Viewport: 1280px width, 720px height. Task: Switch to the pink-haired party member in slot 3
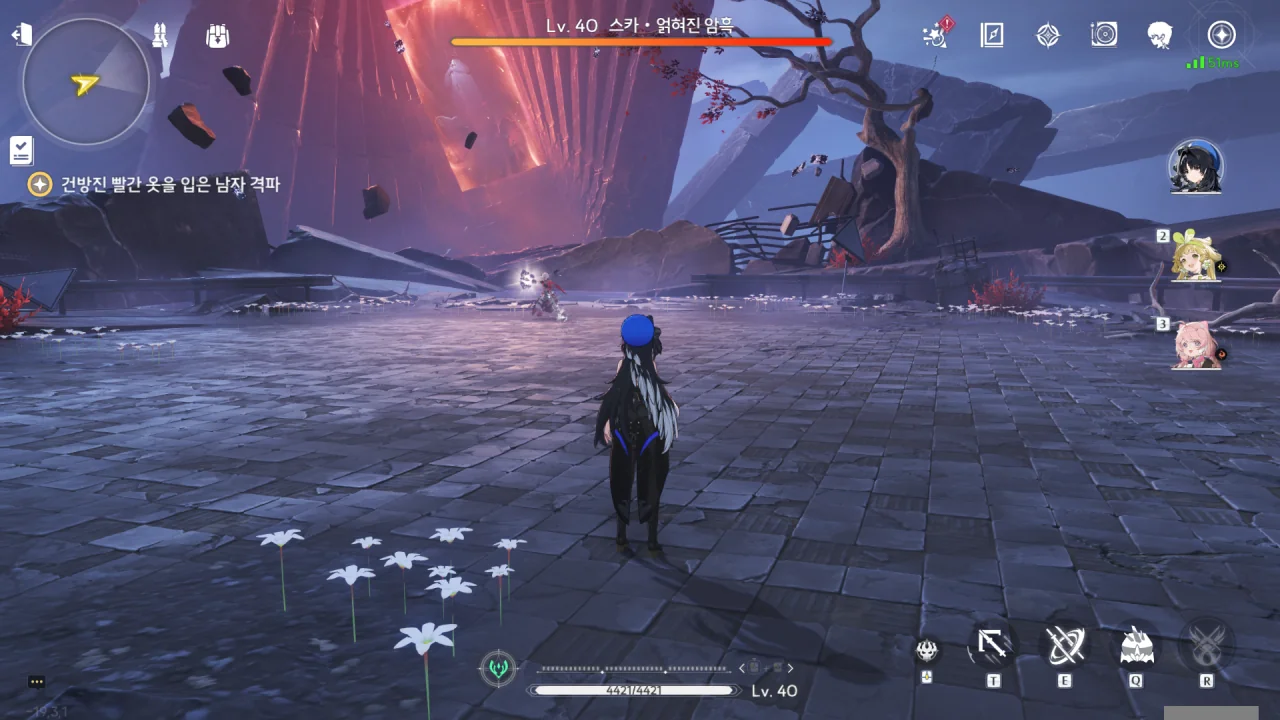(1197, 345)
